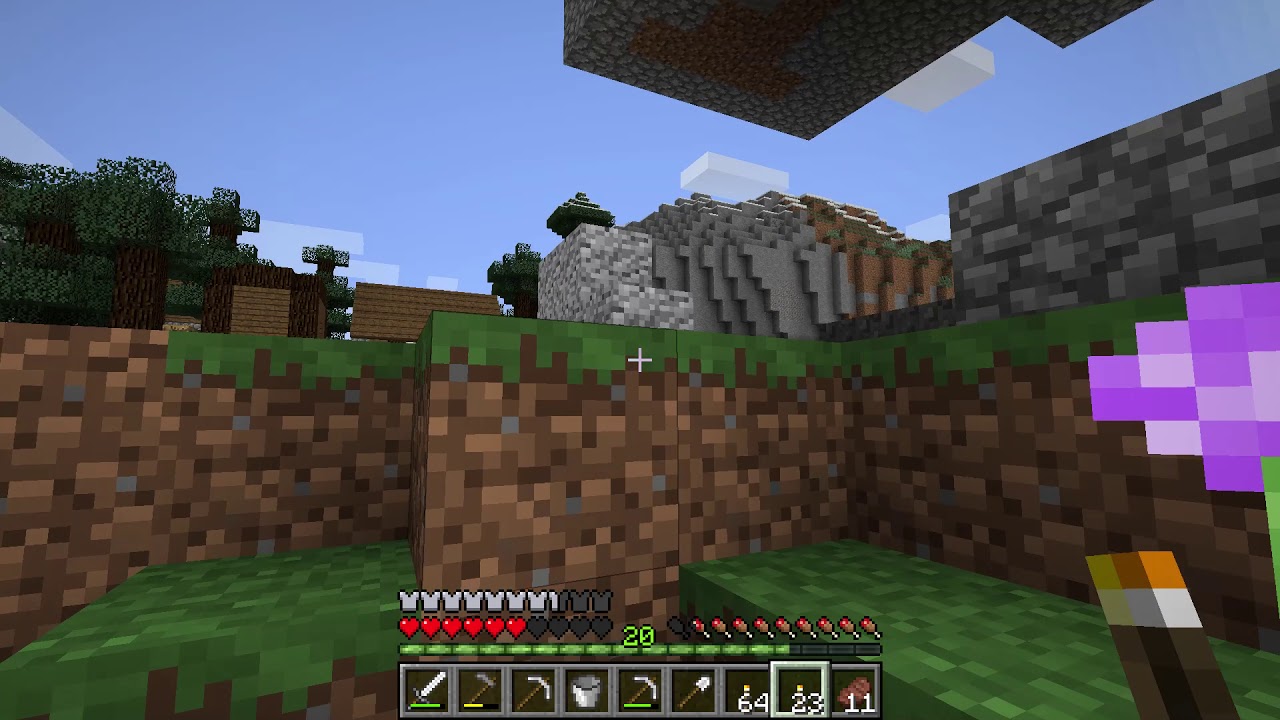Viewport: 1280px width, 720px height.
Task: Click the crosshair at screen center
Action: point(639,358)
